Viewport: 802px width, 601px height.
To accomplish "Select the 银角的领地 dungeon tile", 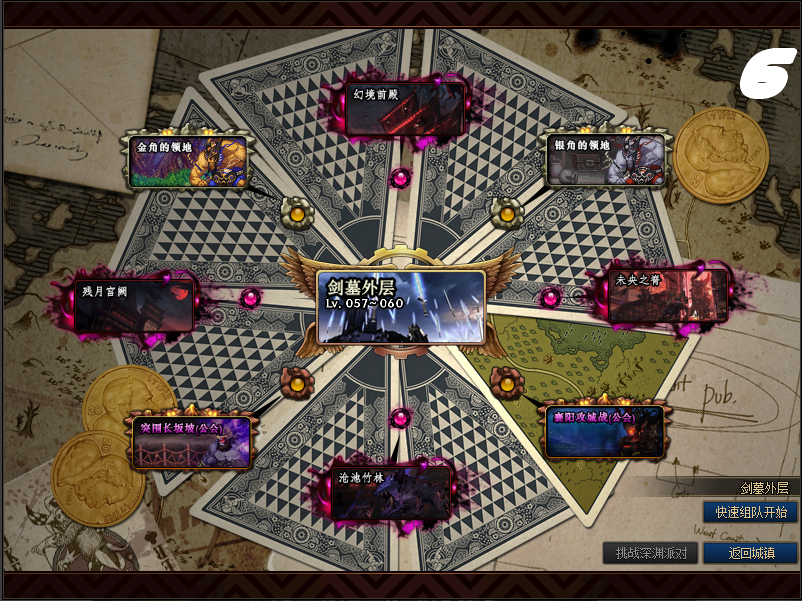I will coord(604,159).
